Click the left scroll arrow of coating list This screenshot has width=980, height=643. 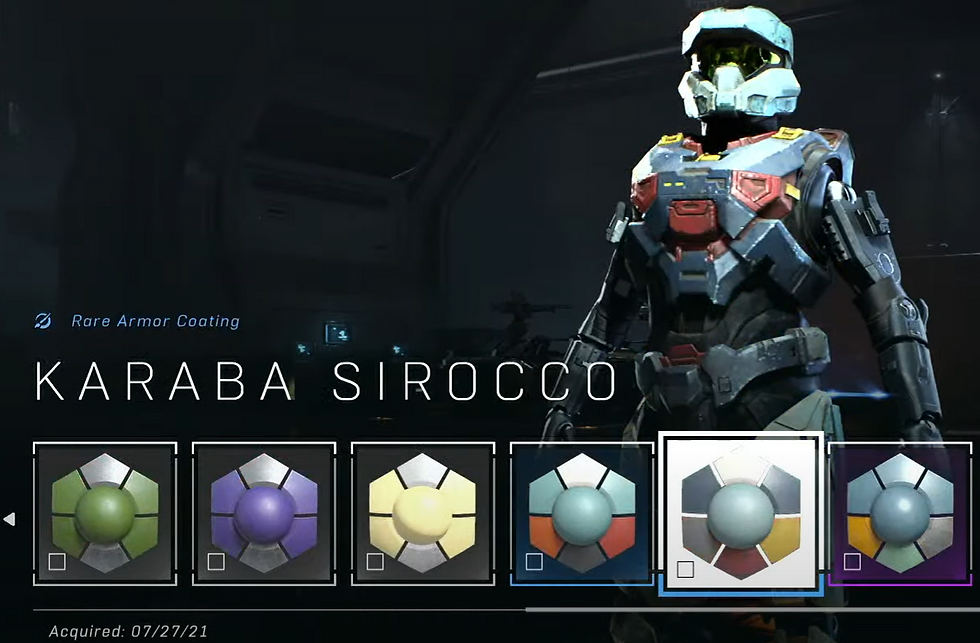pyautogui.click(x=10, y=519)
